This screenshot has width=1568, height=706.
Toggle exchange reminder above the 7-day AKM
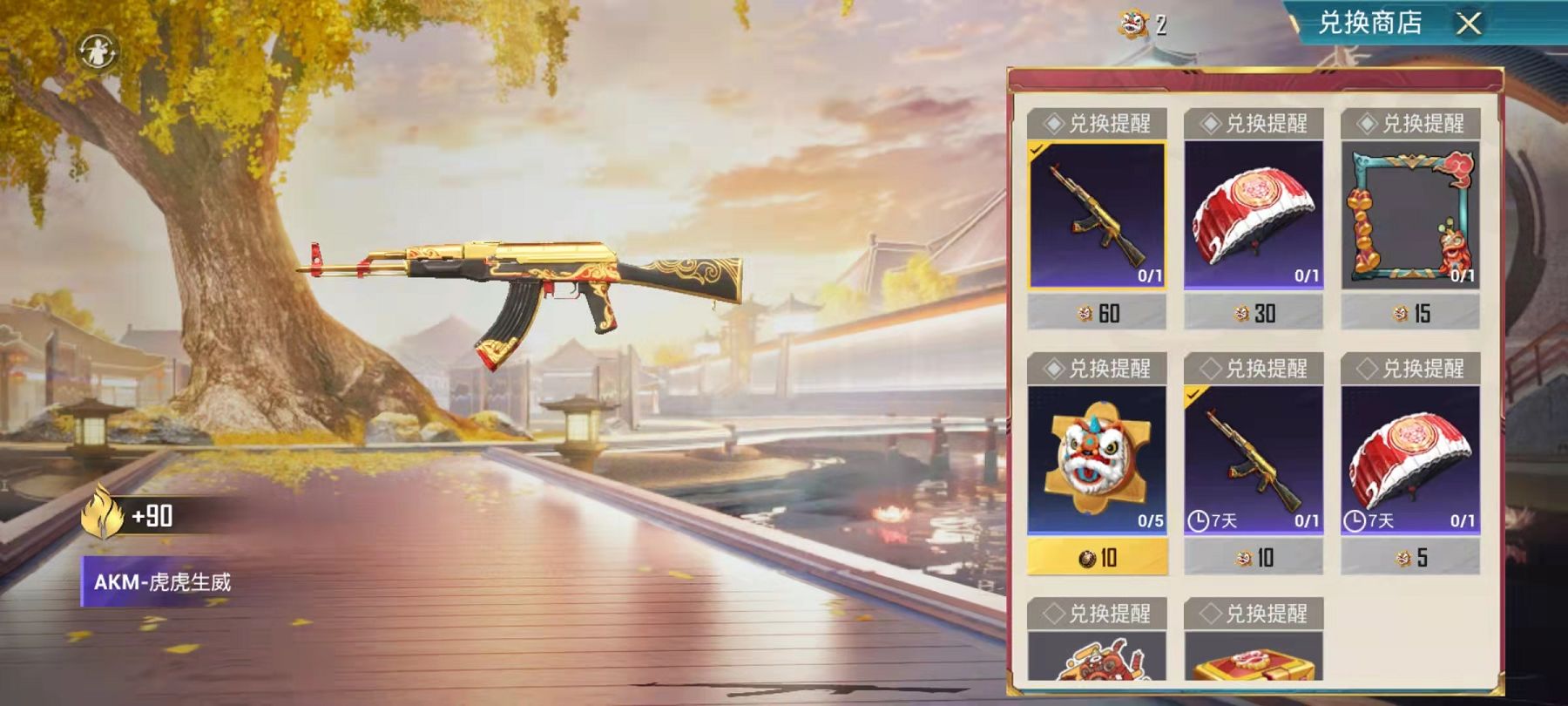click(x=1254, y=369)
